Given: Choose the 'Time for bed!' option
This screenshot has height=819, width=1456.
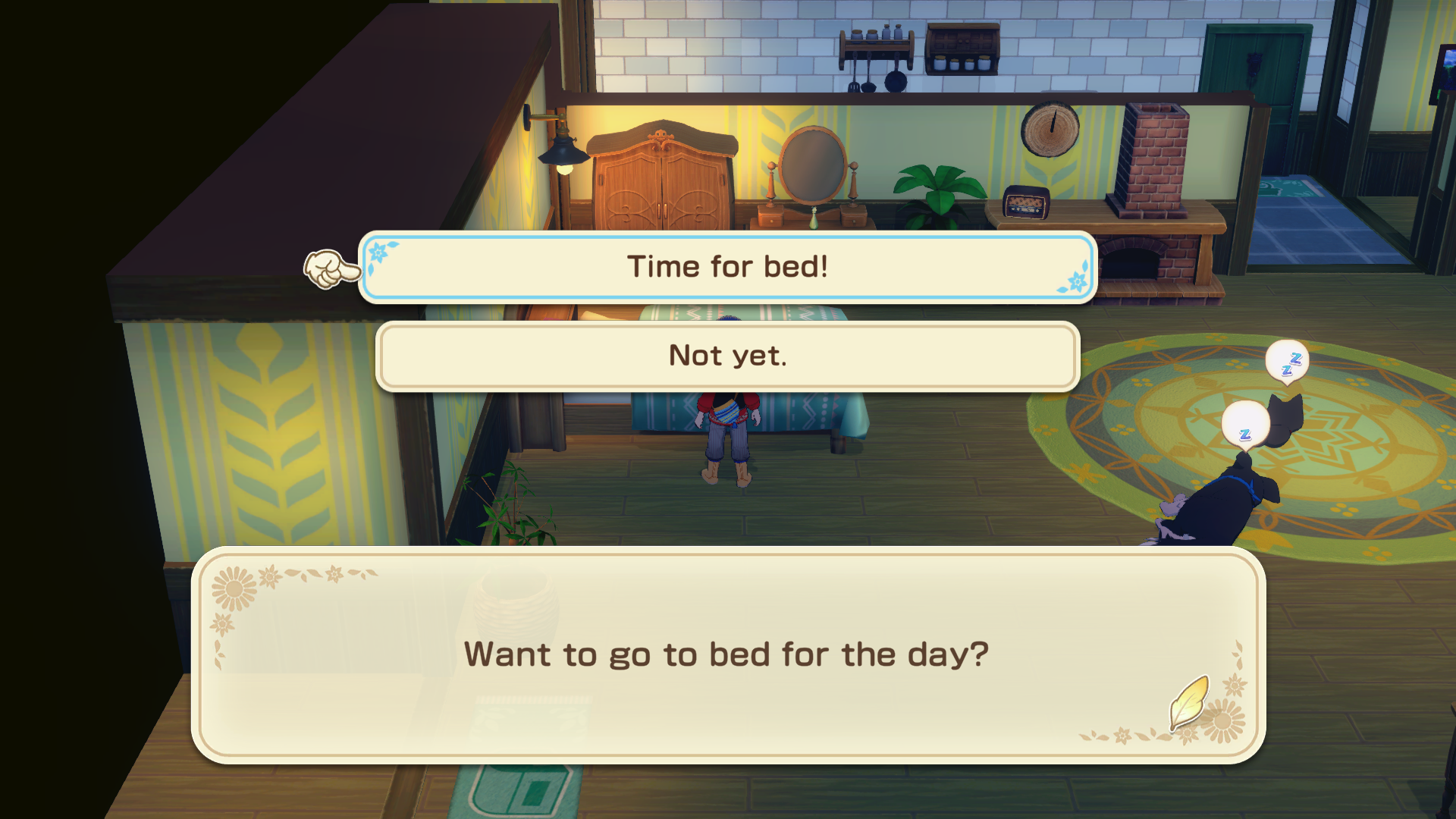Looking at the screenshot, I should tap(727, 266).
